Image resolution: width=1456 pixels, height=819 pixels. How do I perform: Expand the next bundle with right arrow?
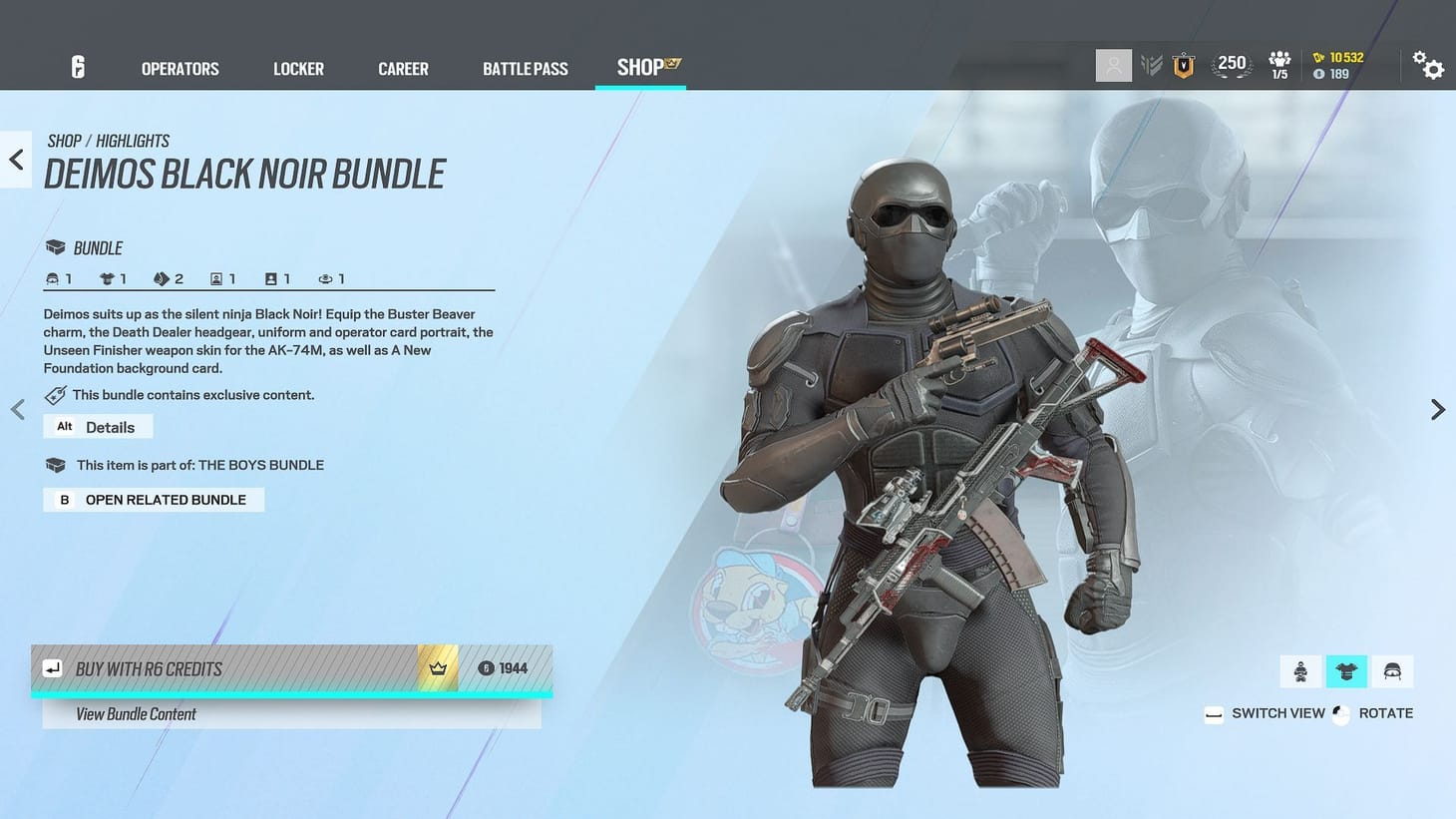(x=1437, y=409)
